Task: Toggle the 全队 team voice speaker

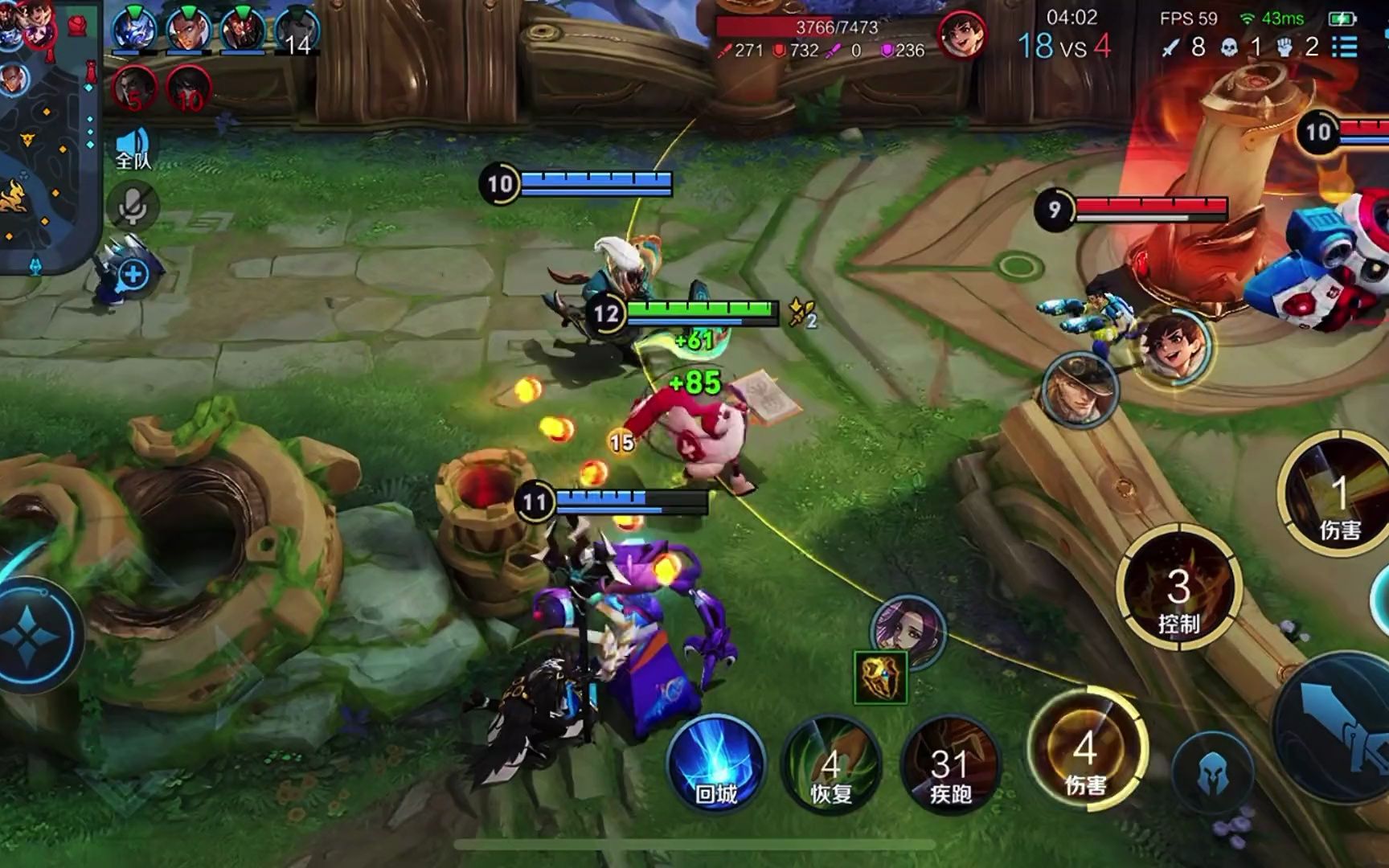Action: coord(133,147)
